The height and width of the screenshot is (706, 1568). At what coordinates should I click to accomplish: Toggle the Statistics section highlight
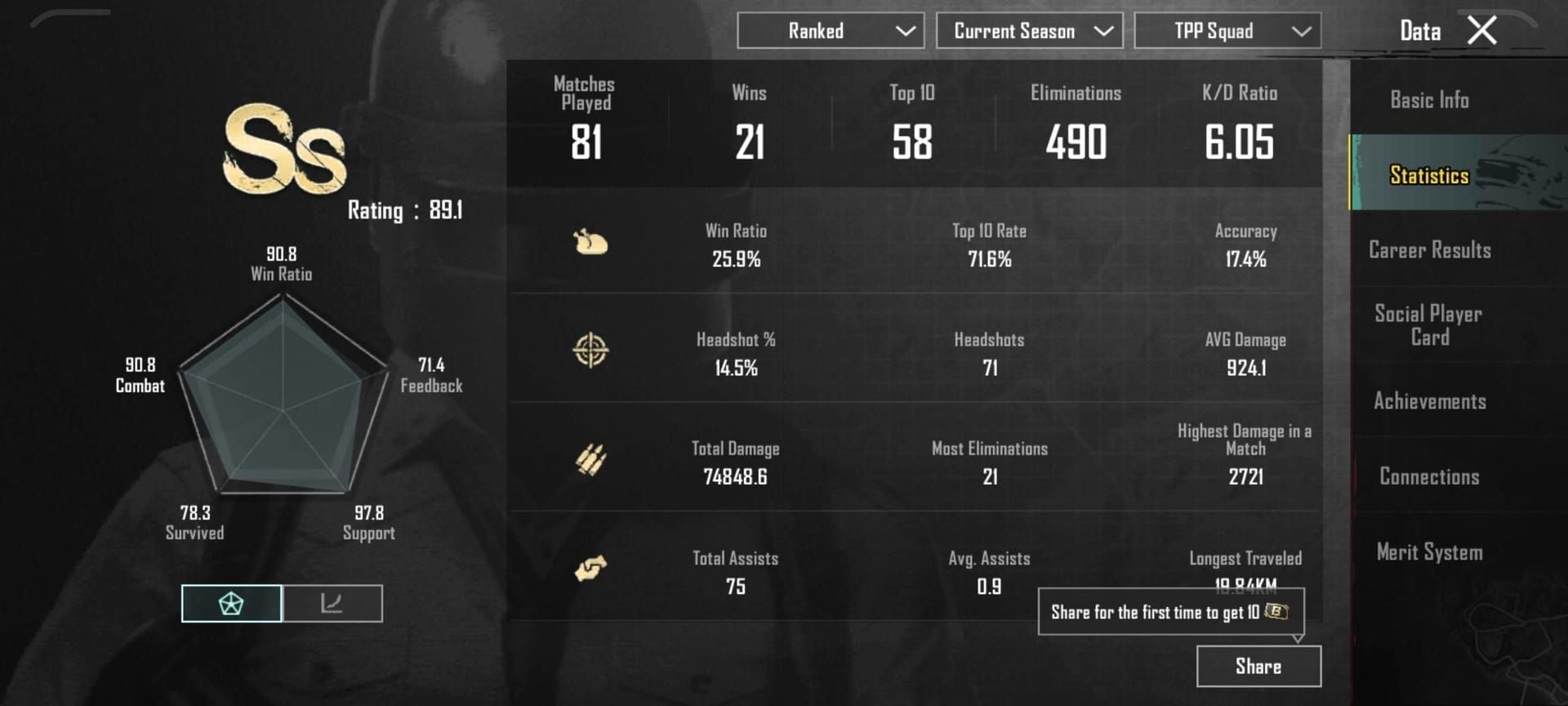coord(1428,175)
